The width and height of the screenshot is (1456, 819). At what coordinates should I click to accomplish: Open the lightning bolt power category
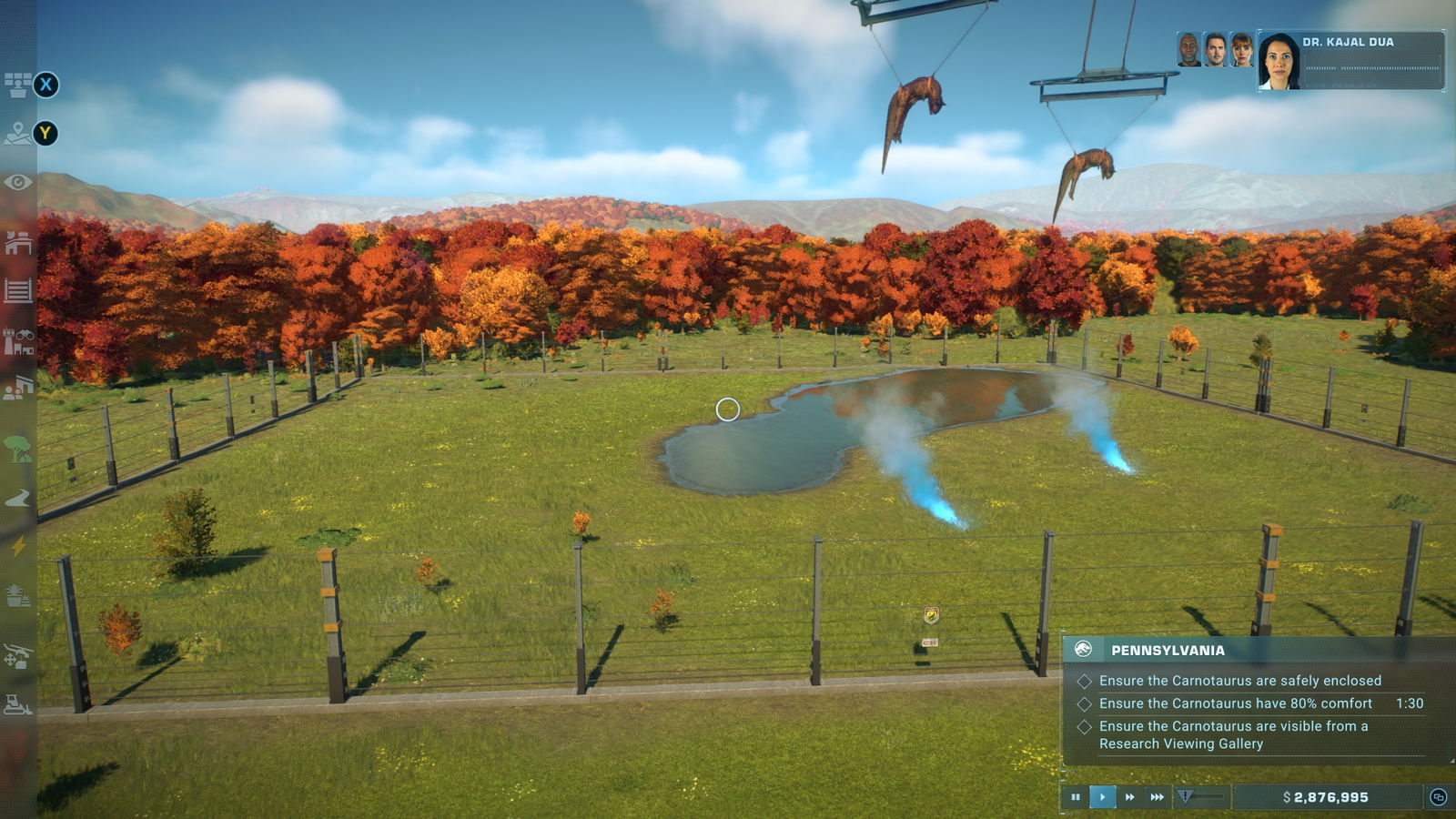17,546
